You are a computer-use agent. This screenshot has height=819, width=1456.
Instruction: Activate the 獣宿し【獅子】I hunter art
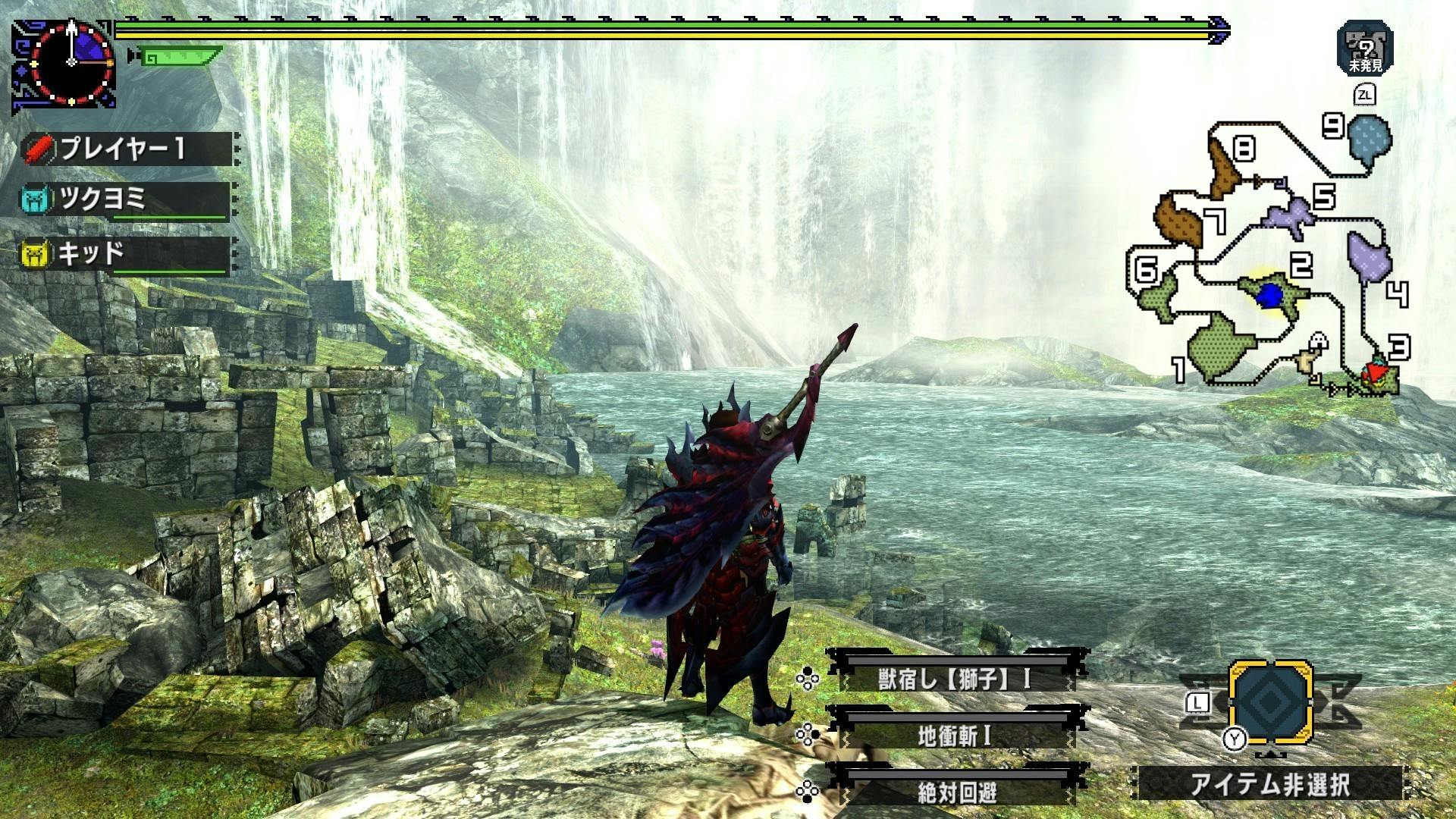click(955, 678)
